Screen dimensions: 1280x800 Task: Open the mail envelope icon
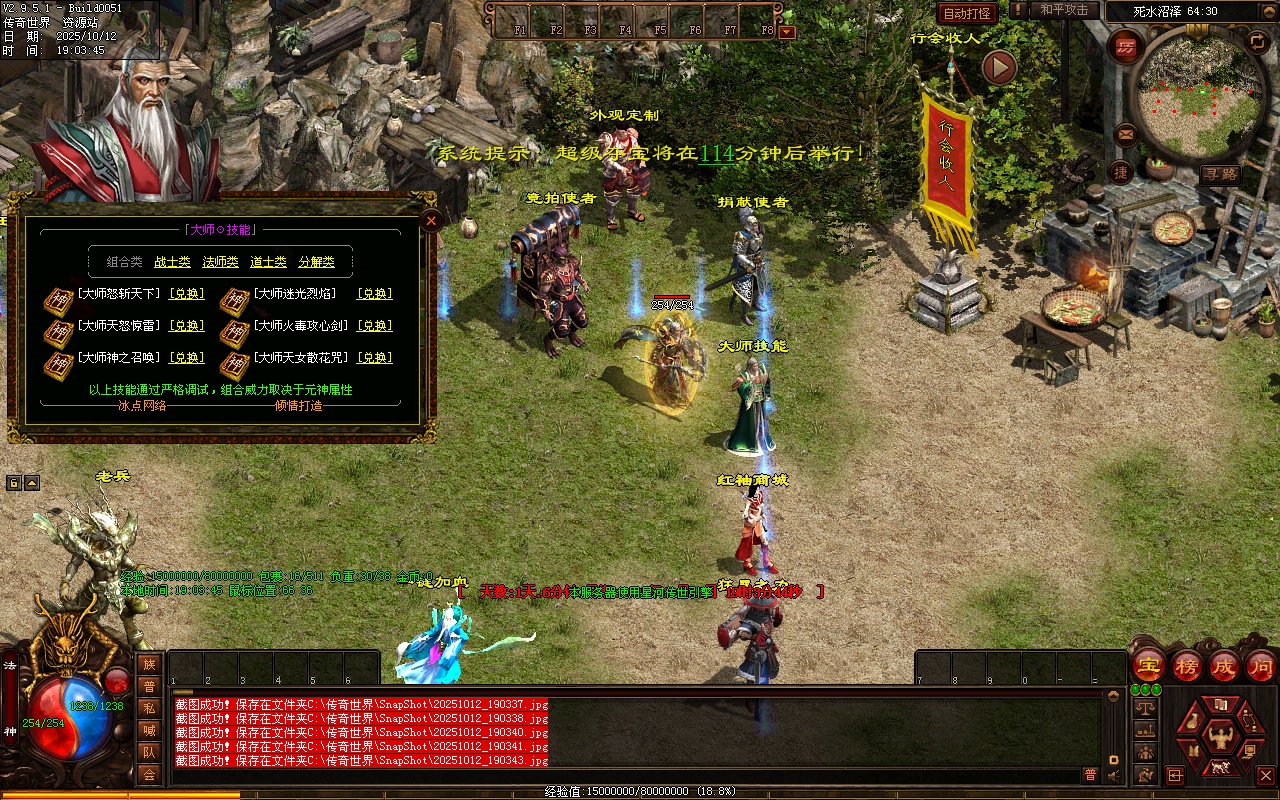(x=1125, y=133)
